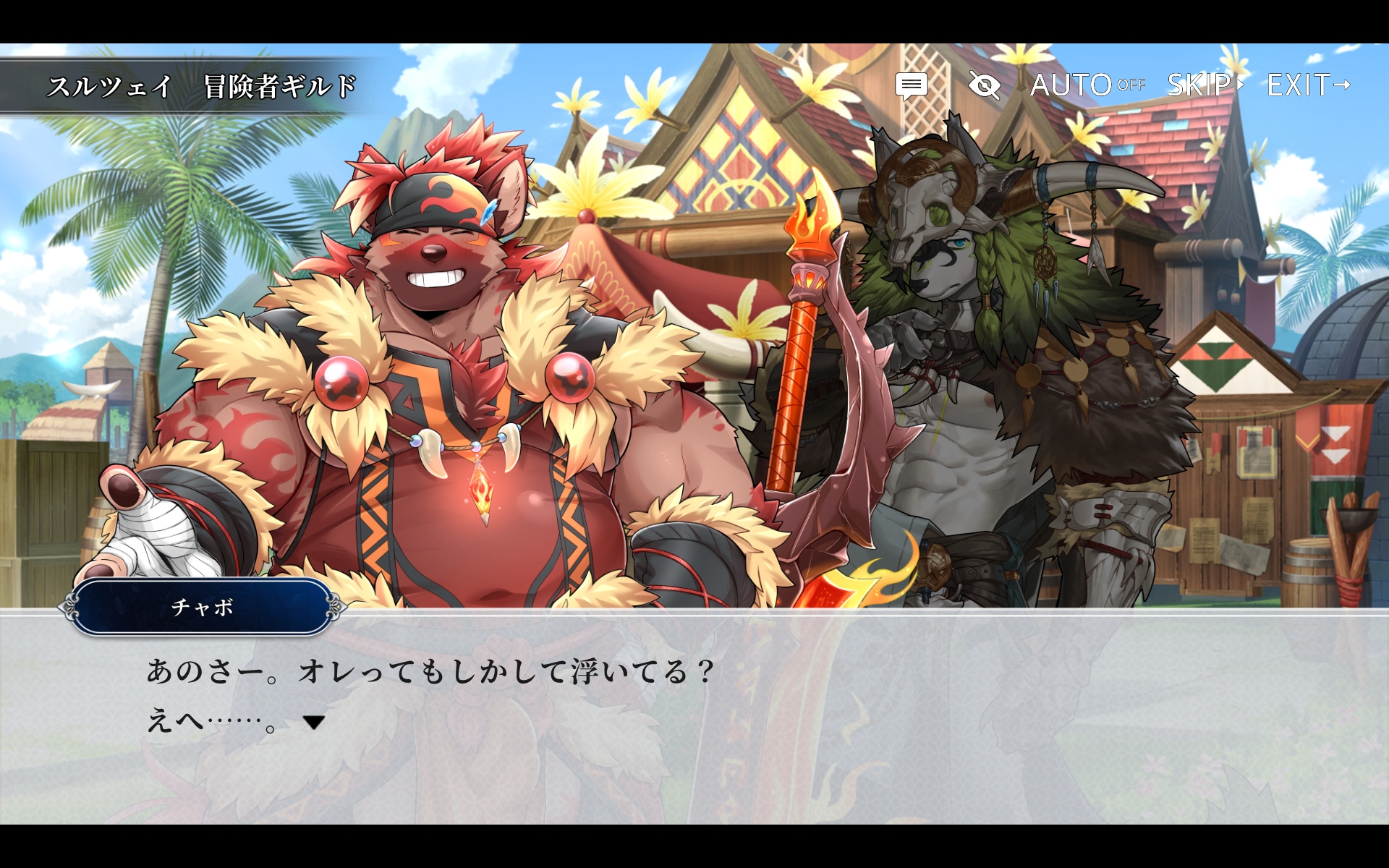Exit the scene with EXIT
The height and width of the screenshot is (868, 1389).
click(x=1308, y=85)
